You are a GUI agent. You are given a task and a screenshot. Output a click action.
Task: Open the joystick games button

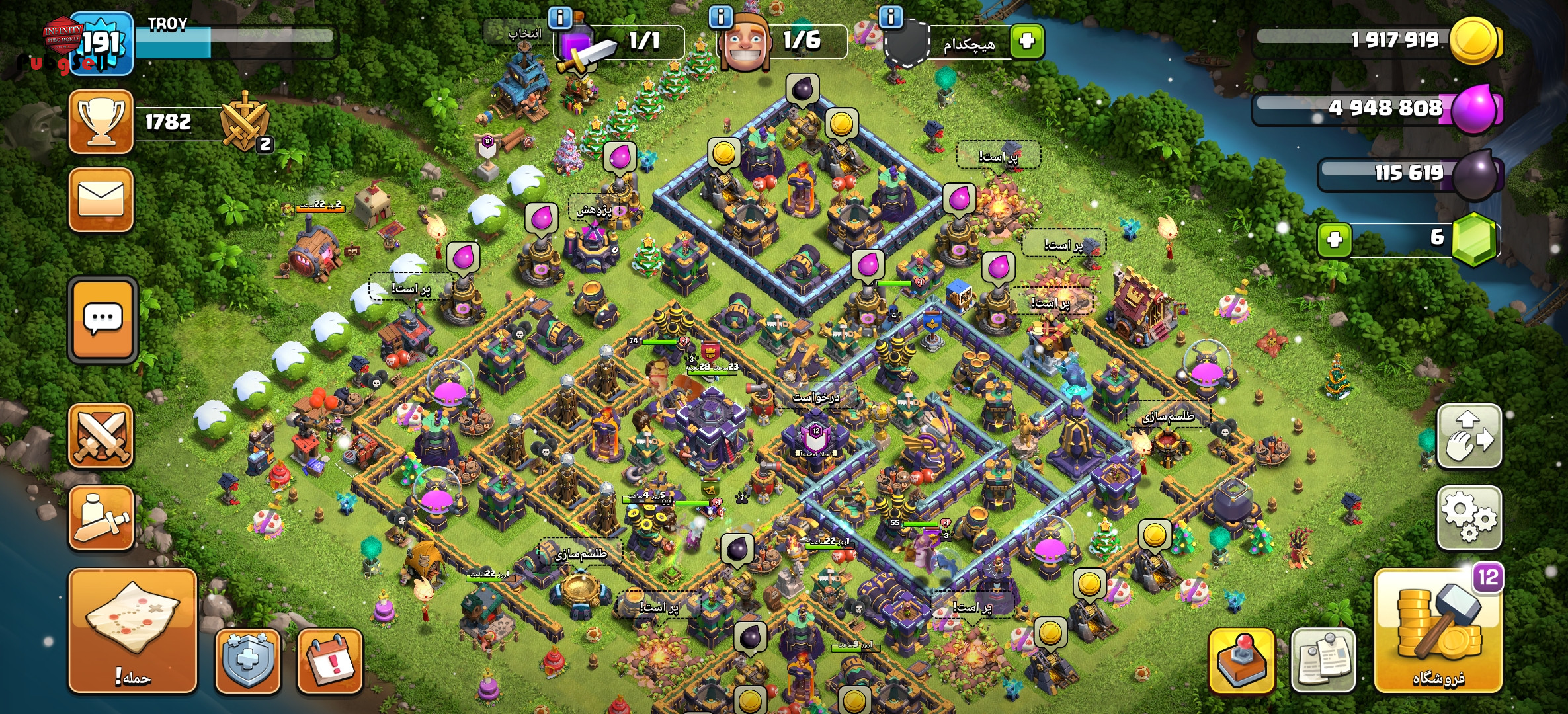click(x=1241, y=660)
